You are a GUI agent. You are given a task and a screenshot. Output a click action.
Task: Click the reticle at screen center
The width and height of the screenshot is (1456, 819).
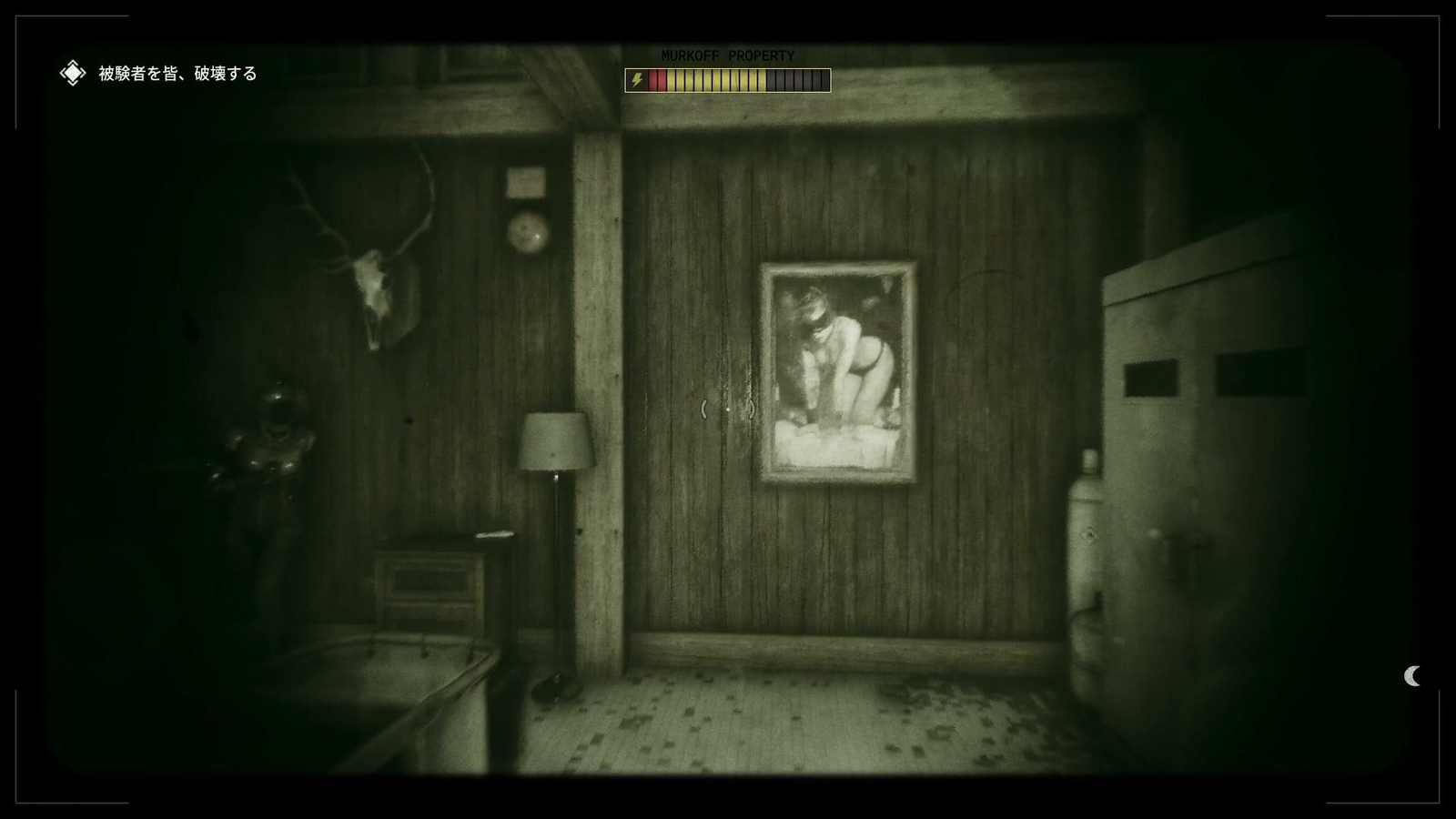tap(728, 409)
